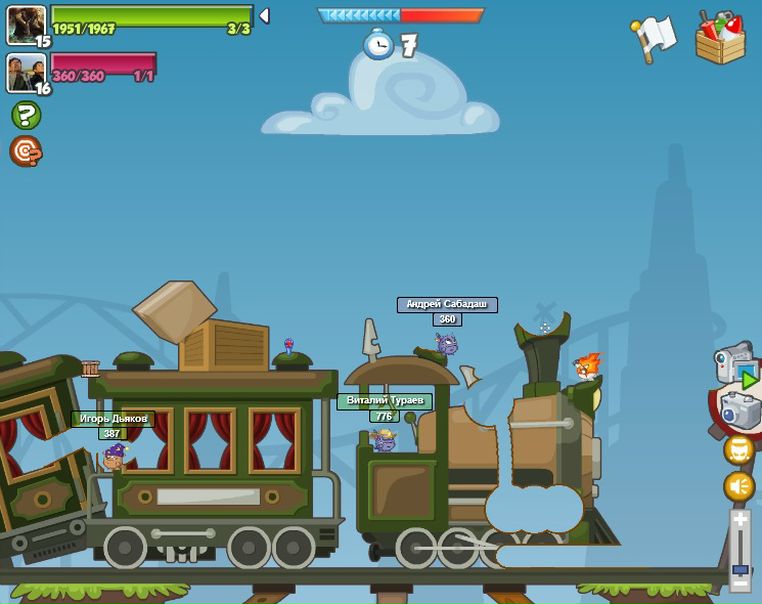Zoom out with the minus button
Image resolution: width=762 pixels, height=604 pixels.
[x=740, y=582]
